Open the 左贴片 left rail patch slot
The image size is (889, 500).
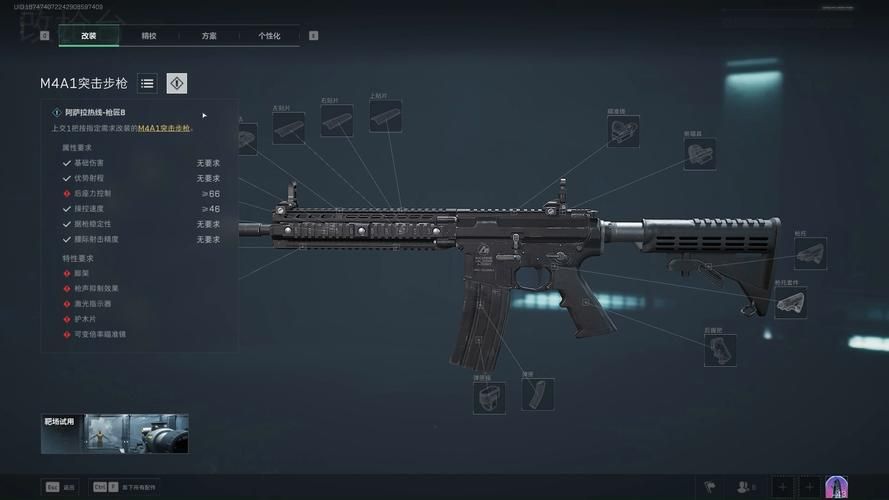(288, 128)
